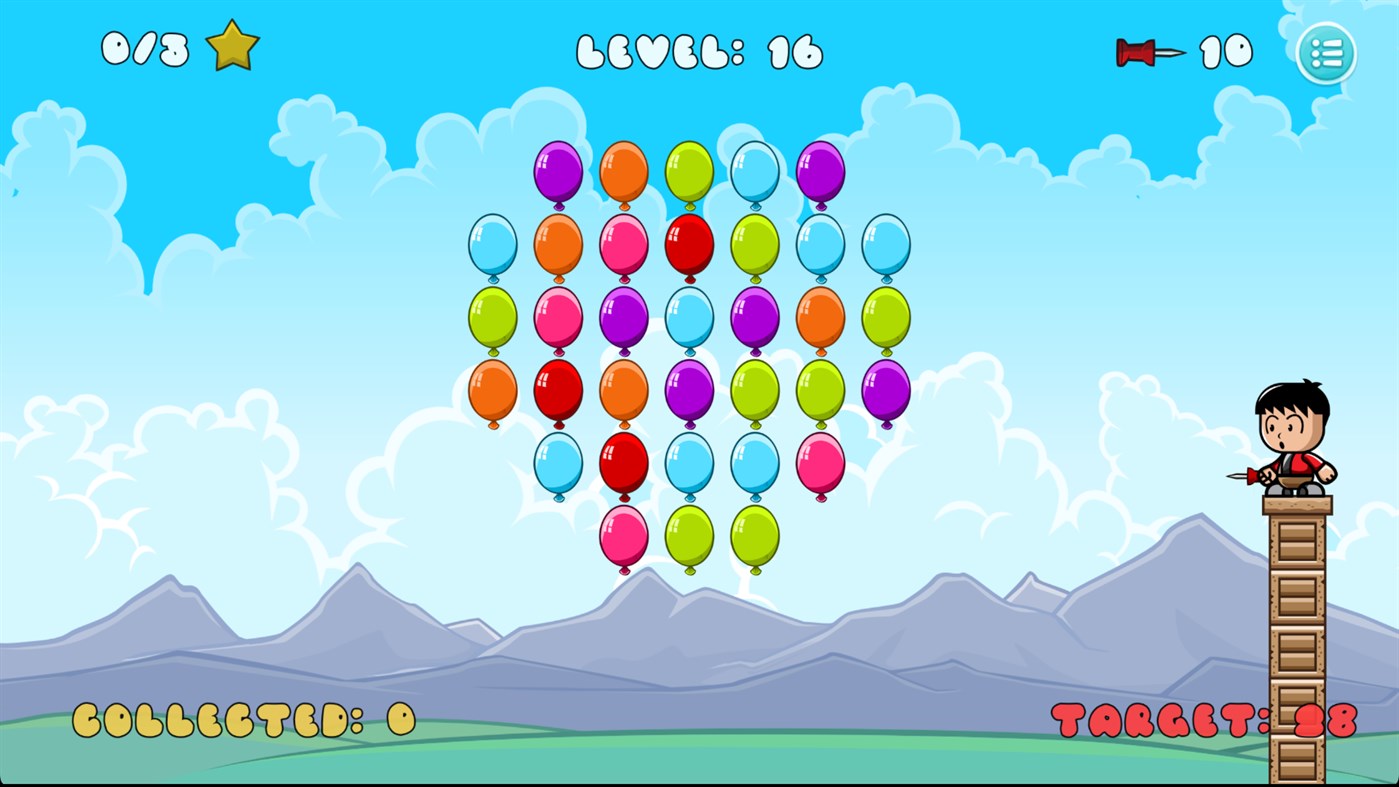Screen dimensions: 1399x787
Task: Pop the top-left purple balloon
Action: [557, 172]
